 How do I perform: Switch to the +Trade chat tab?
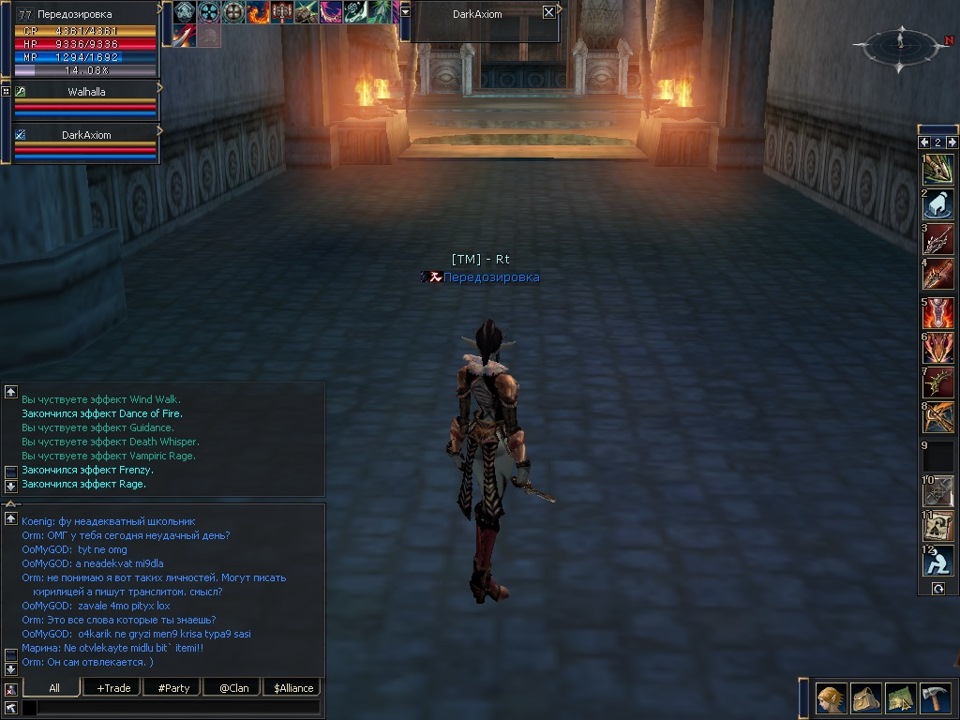pos(113,688)
